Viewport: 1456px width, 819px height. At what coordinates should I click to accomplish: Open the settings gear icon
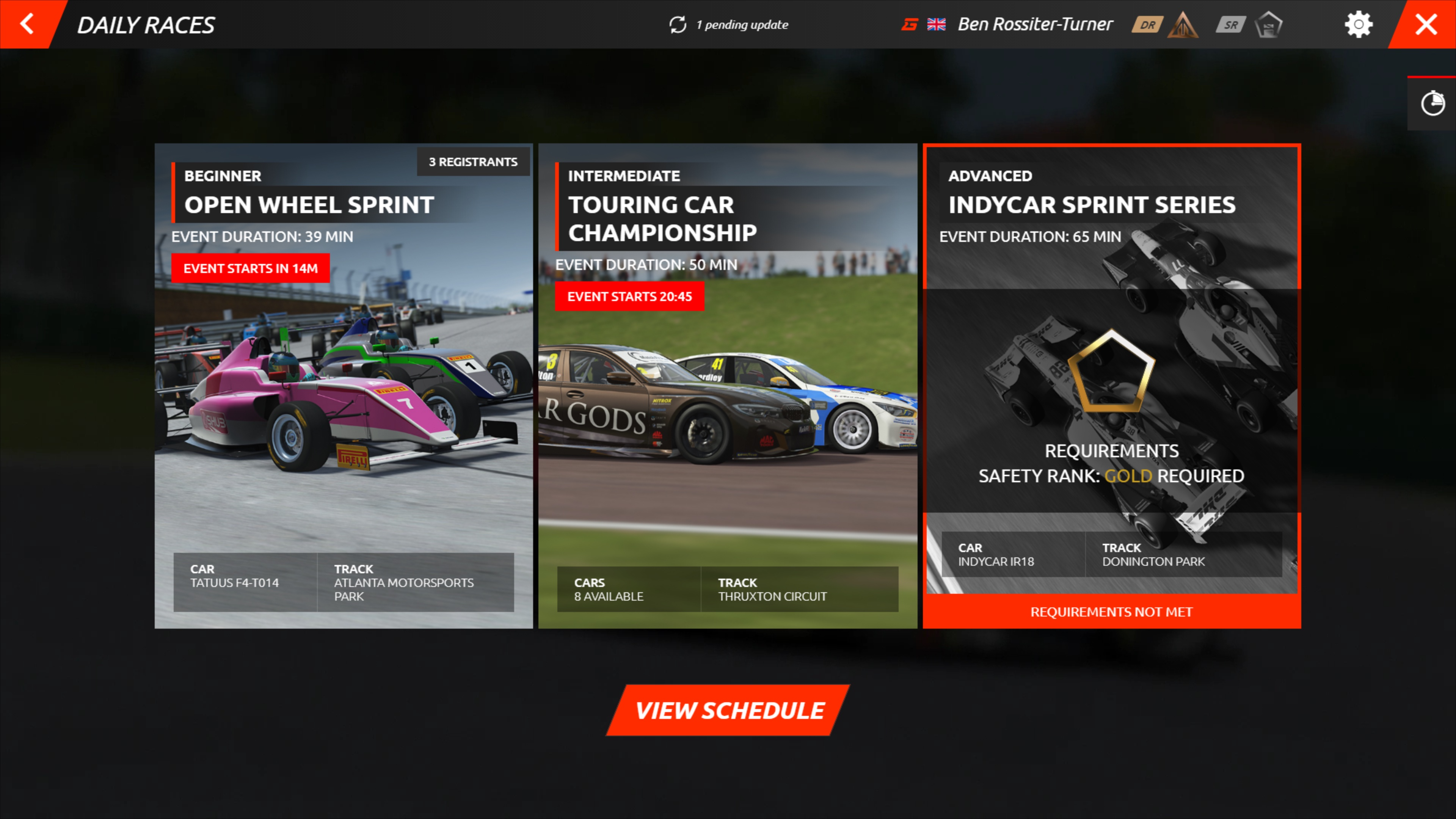pyautogui.click(x=1359, y=24)
